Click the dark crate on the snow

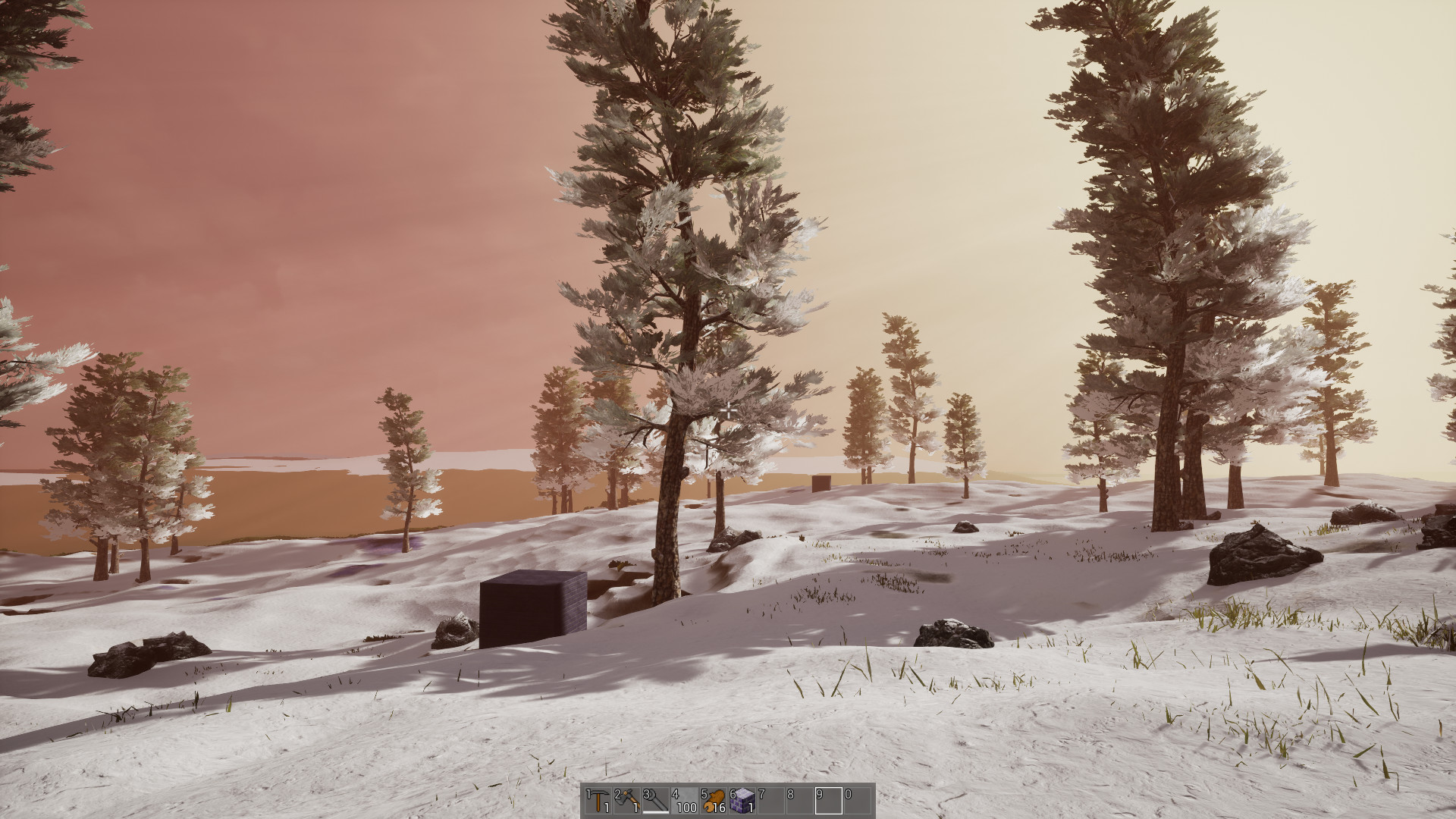531,607
